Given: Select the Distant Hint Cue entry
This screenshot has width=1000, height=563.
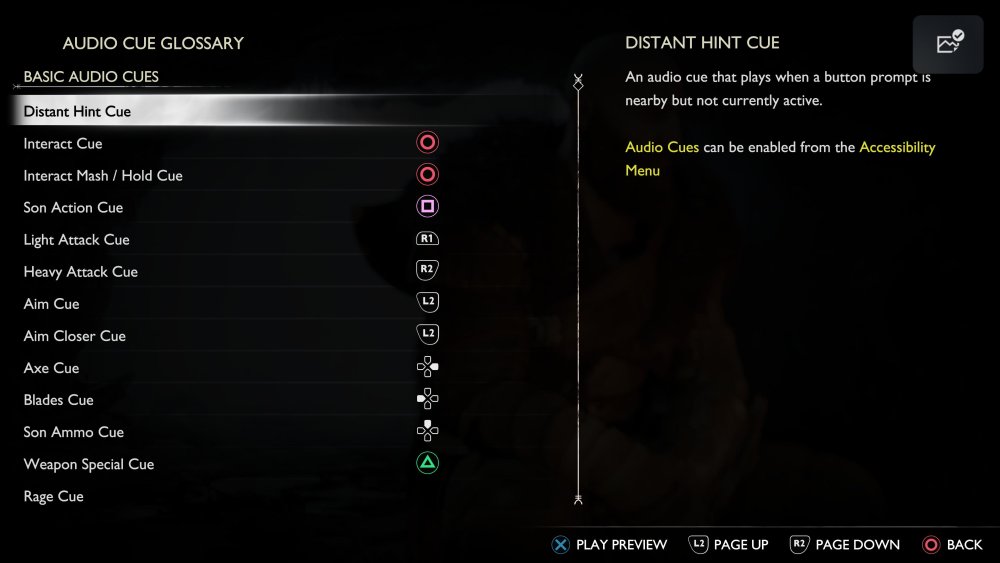Looking at the screenshot, I should pyautogui.click(x=78, y=111).
